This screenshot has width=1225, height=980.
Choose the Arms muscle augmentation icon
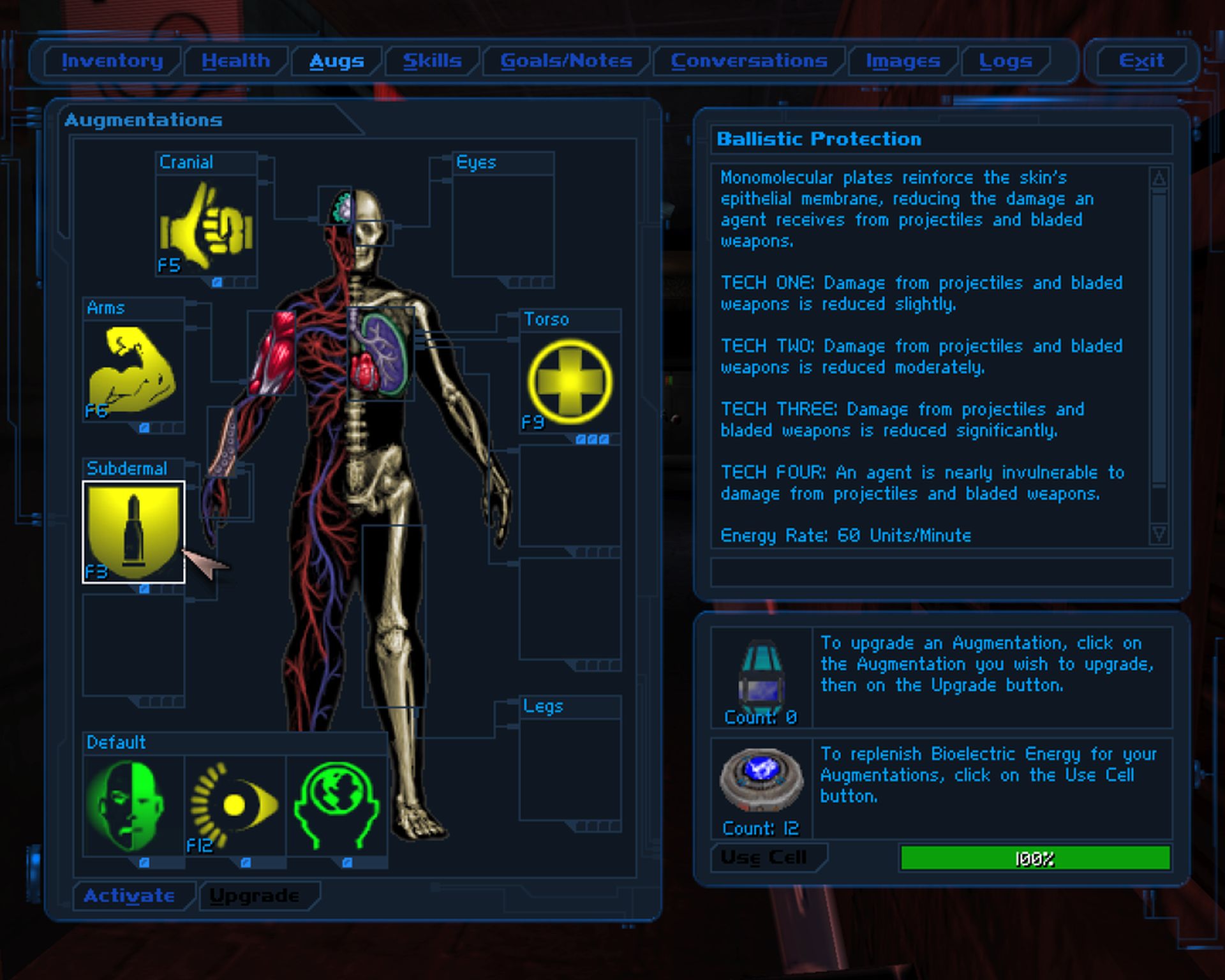(133, 371)
